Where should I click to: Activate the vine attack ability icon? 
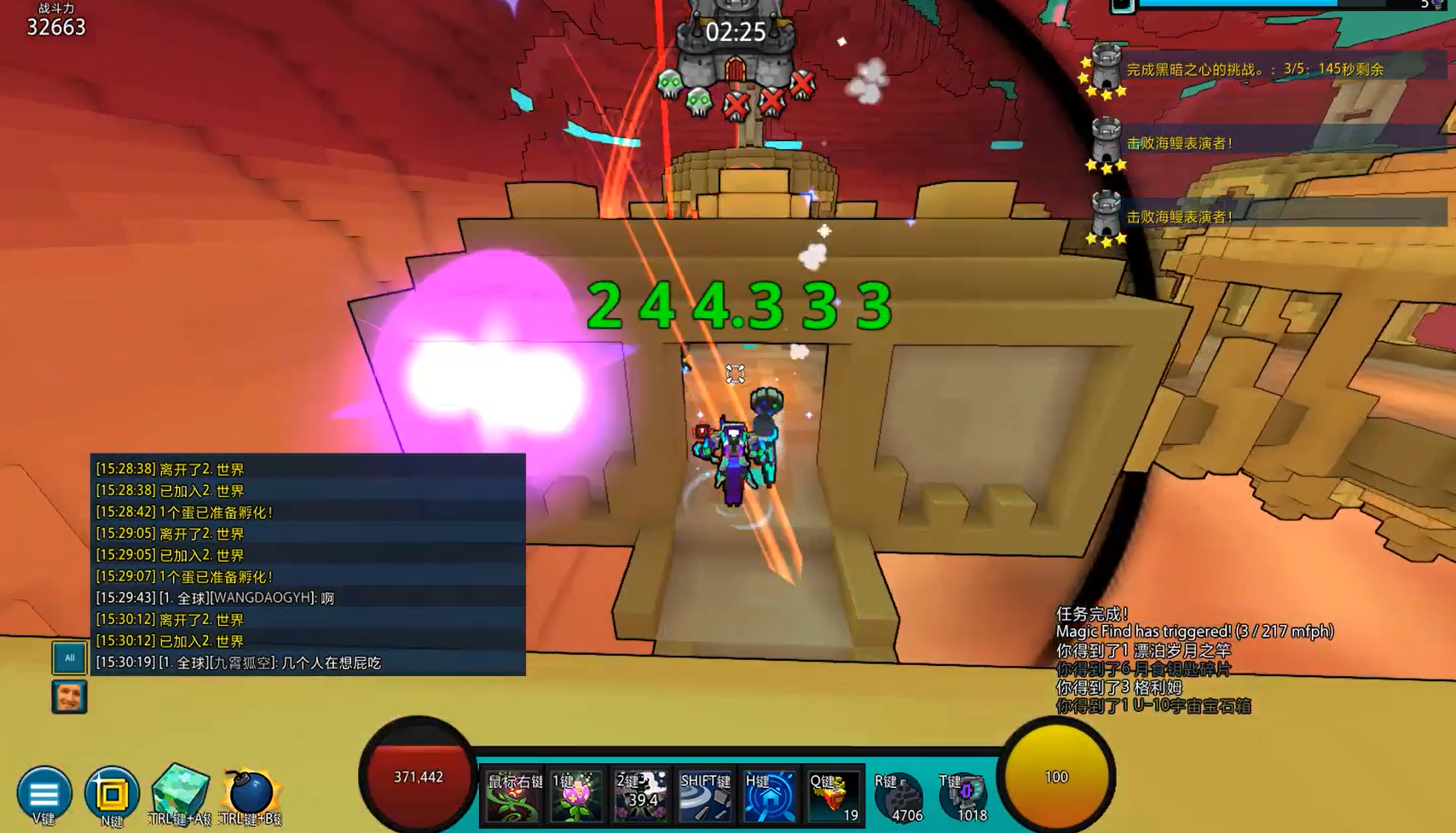(513, 796)
